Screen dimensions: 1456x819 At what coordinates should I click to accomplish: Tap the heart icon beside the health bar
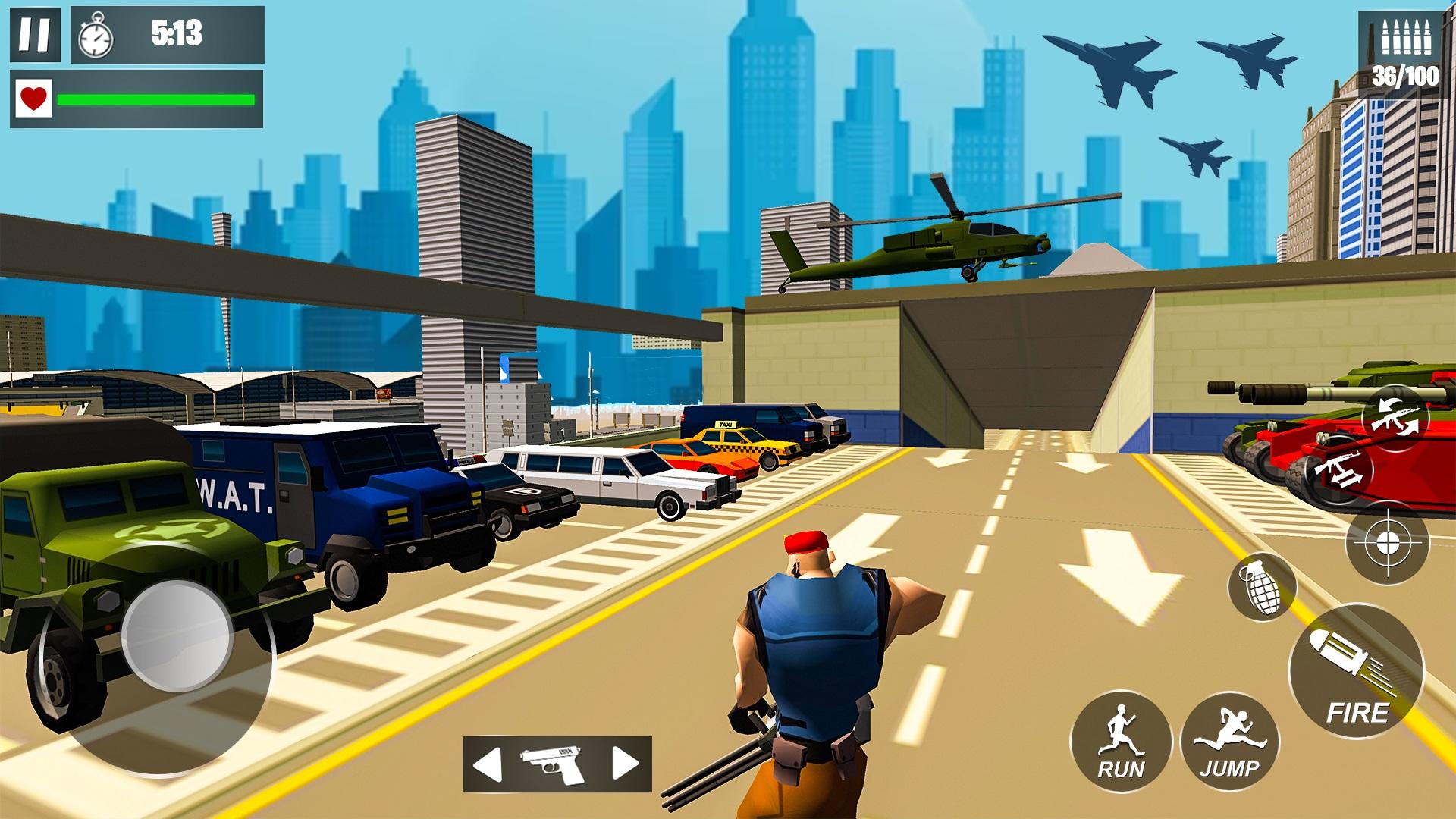(x=33, y=99)
